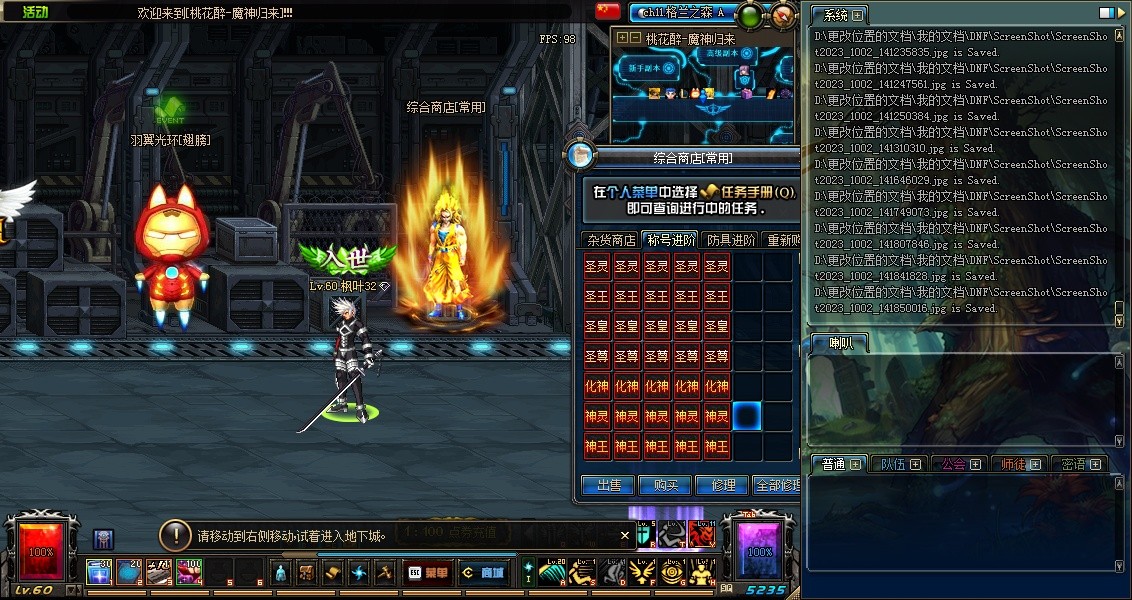Open the 防具进阶 shop tab
The height and width of the screenshot is (600, 1132).
731,240
